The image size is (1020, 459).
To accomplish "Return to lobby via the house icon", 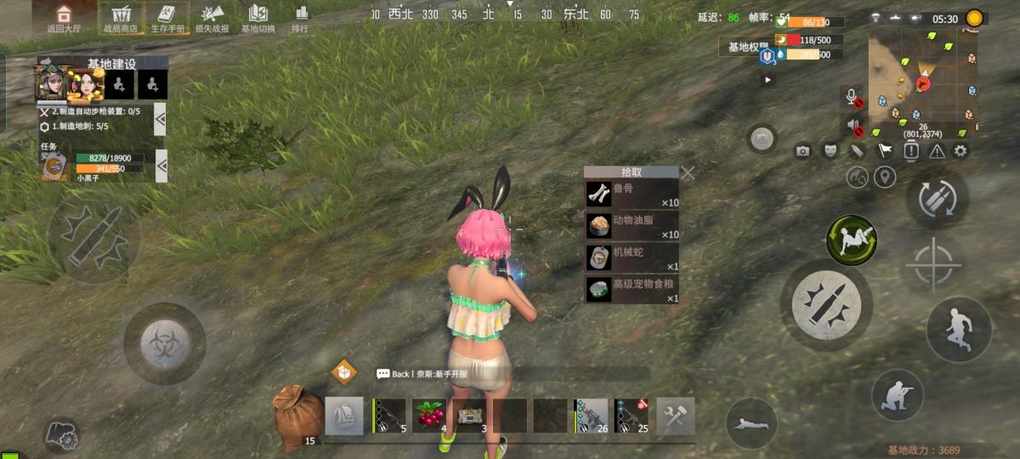I will (63, 17).
